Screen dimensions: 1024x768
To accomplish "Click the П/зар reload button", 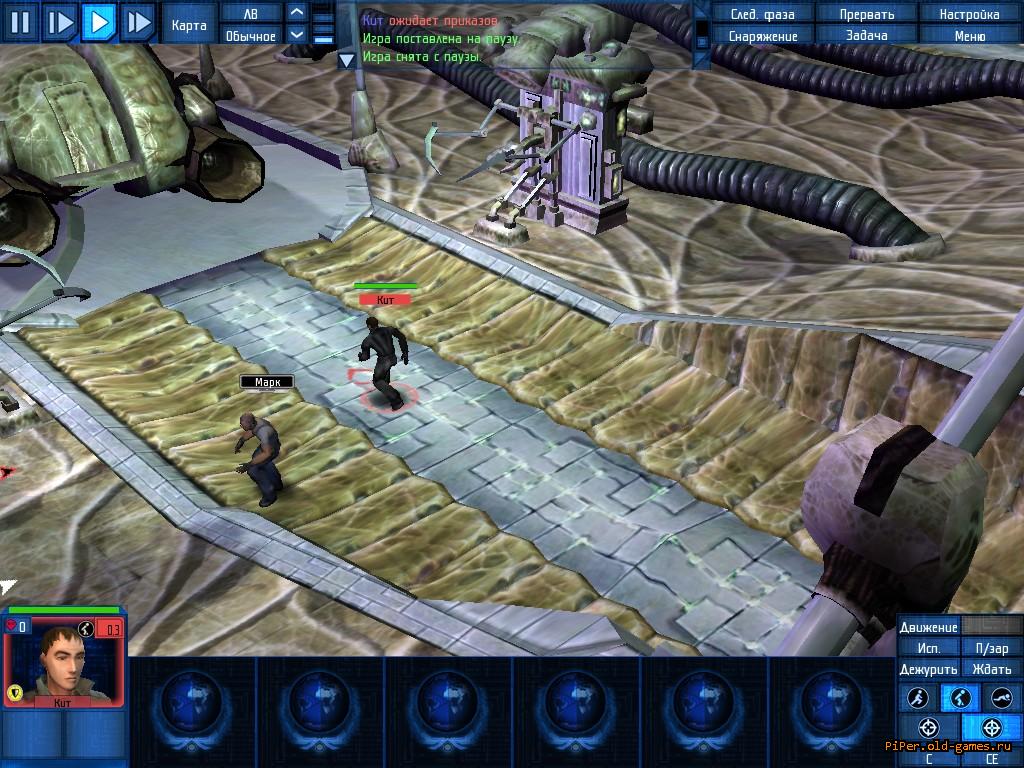I will tap(992, 648).
